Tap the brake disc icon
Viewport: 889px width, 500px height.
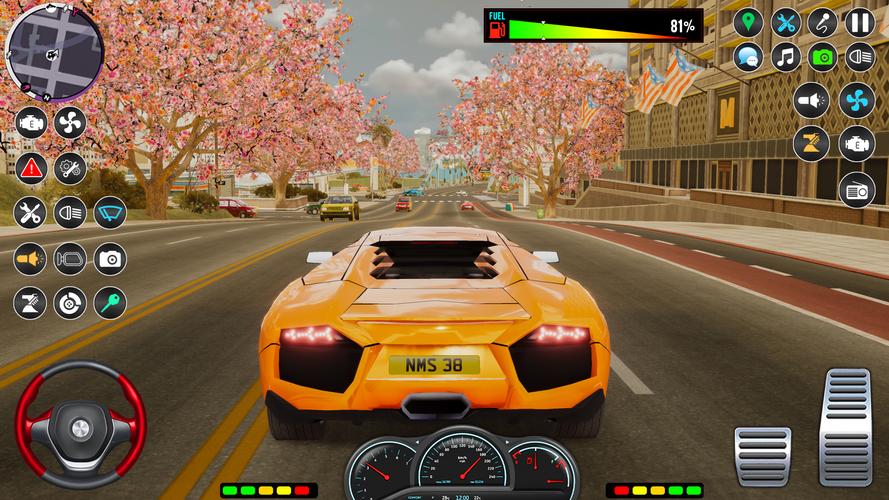70,303
